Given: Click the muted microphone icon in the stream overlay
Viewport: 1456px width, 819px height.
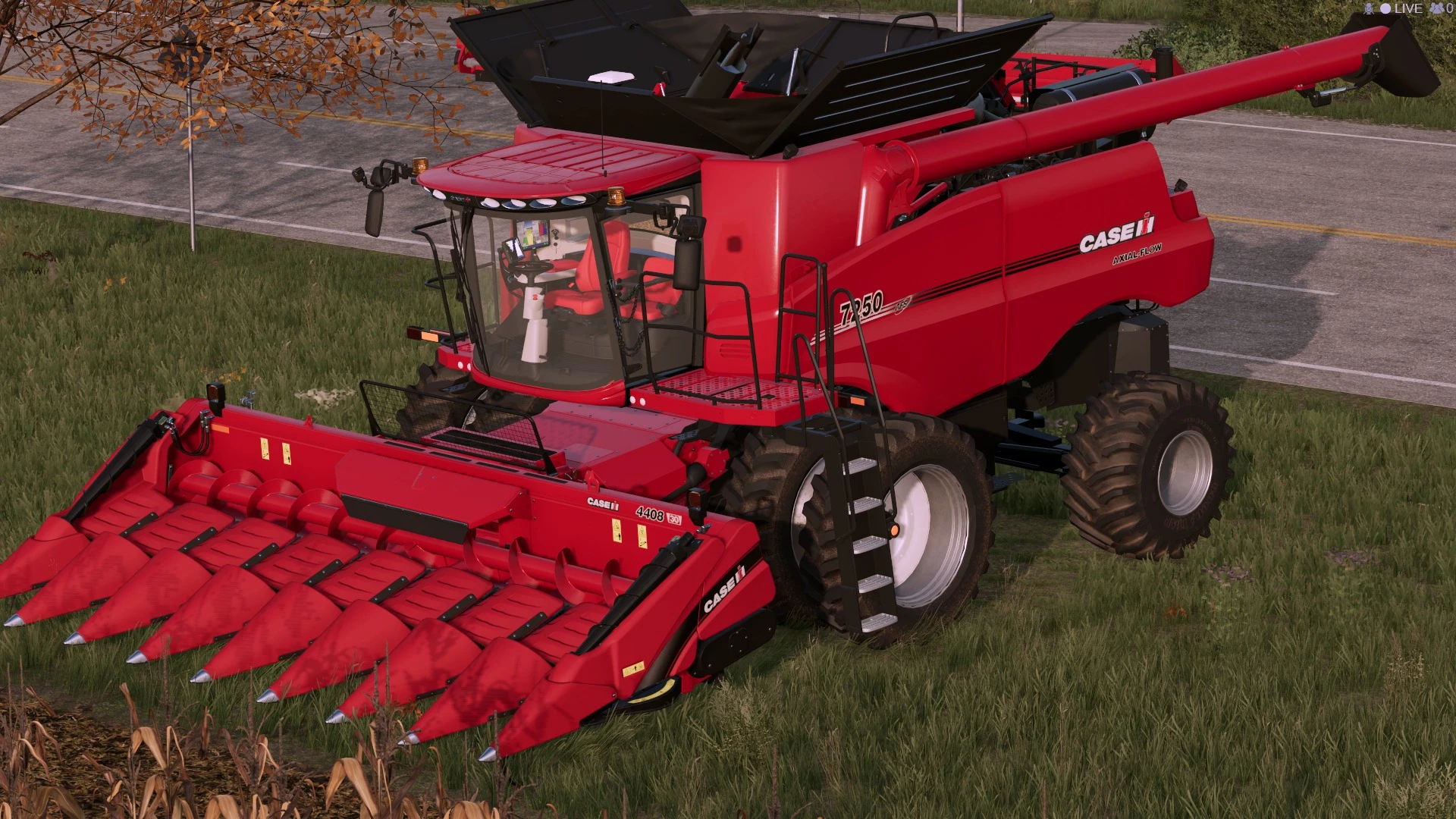Looking at the screenshot, I should tap(1369, 8).
